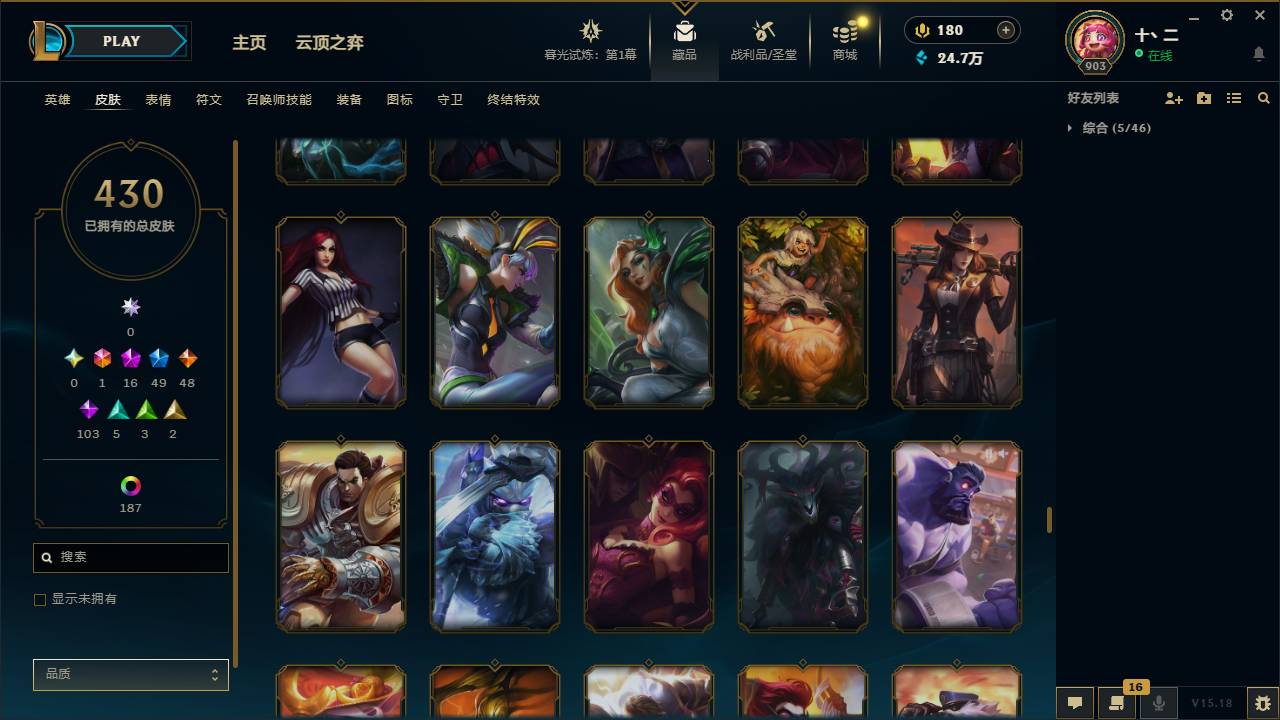Open the 战利品/圣堂 loot icon
This screenshot has width=1280, height=720.
(x=763, y=30)
